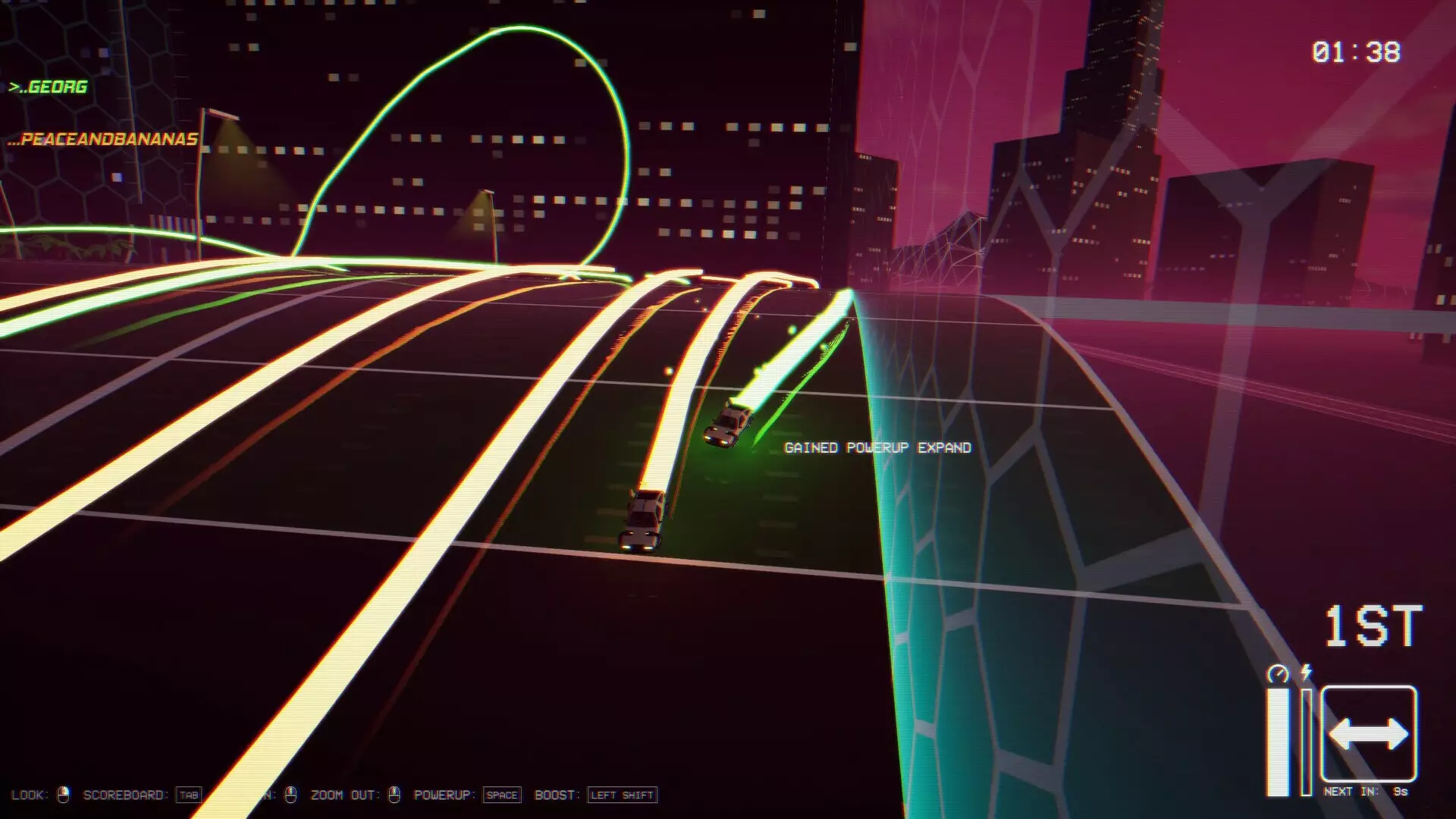Select the POWERUP label in the bottom bar
The width and height of the screenshot is (1456, 819).
point(444,795)
